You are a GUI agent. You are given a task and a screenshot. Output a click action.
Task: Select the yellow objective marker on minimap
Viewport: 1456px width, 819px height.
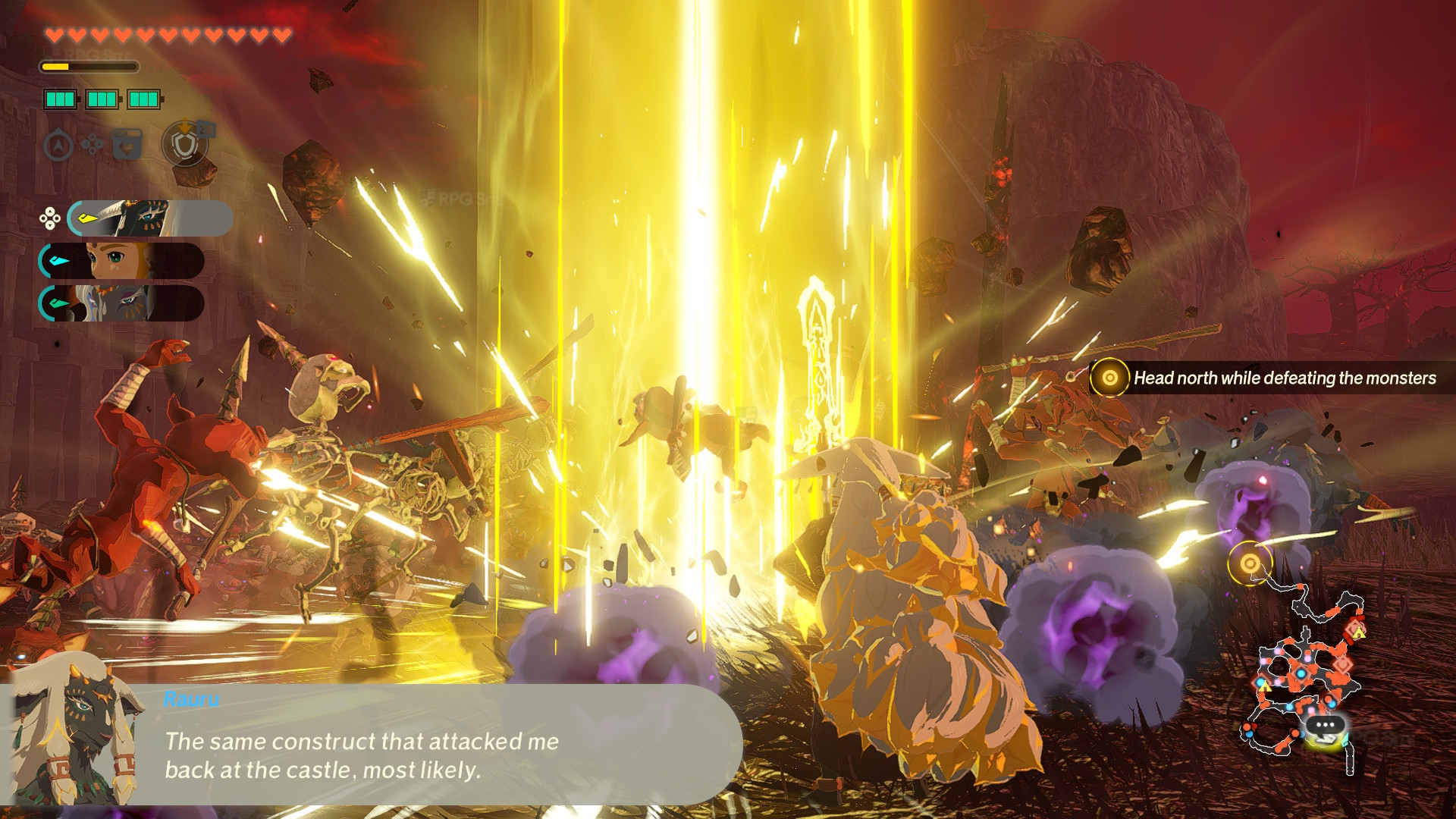click(x=1250, y=563)
